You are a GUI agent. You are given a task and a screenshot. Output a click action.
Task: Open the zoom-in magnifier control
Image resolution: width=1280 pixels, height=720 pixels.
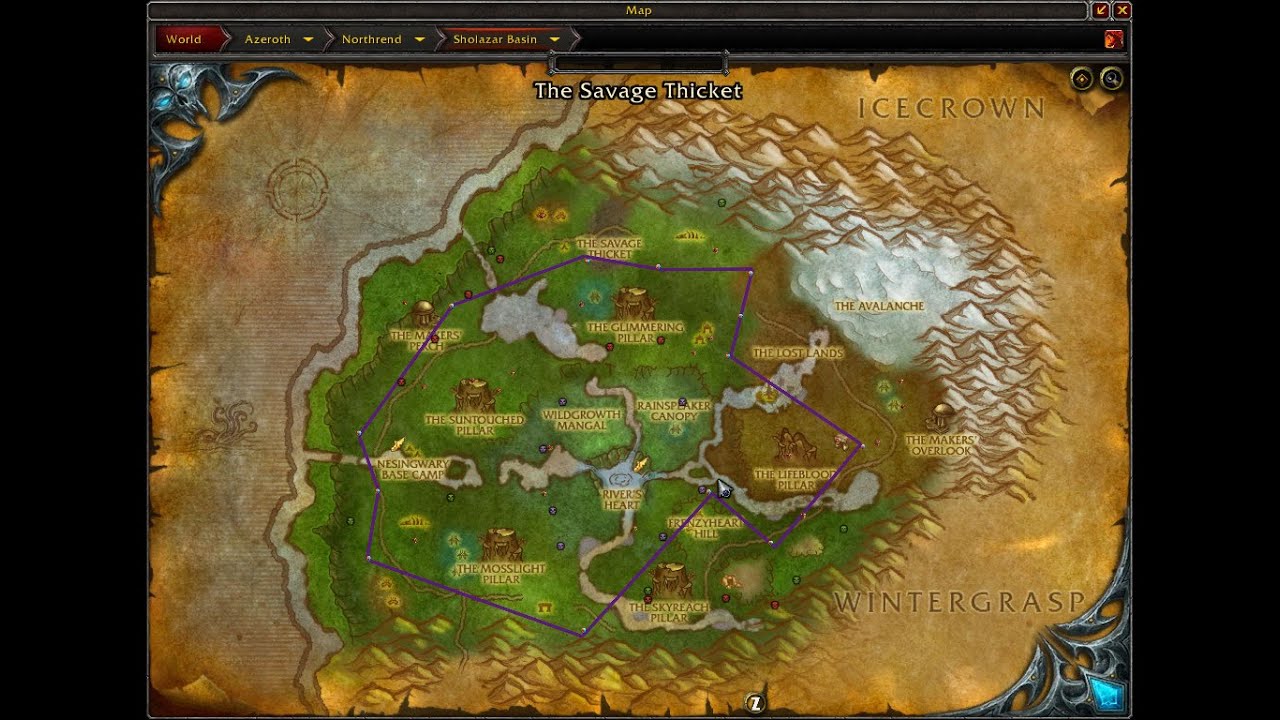(1111, 78)
